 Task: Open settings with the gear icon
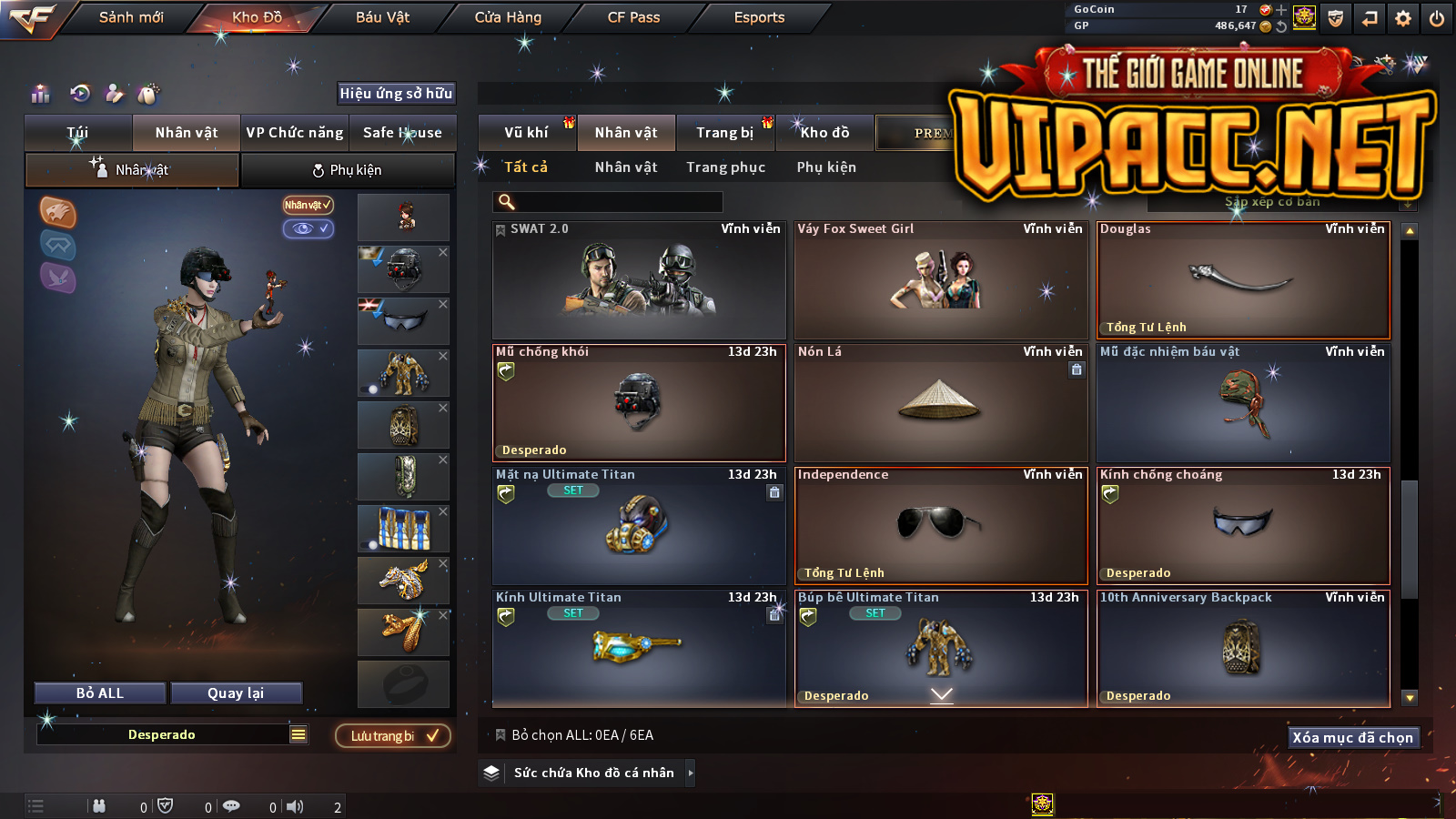1403,18
